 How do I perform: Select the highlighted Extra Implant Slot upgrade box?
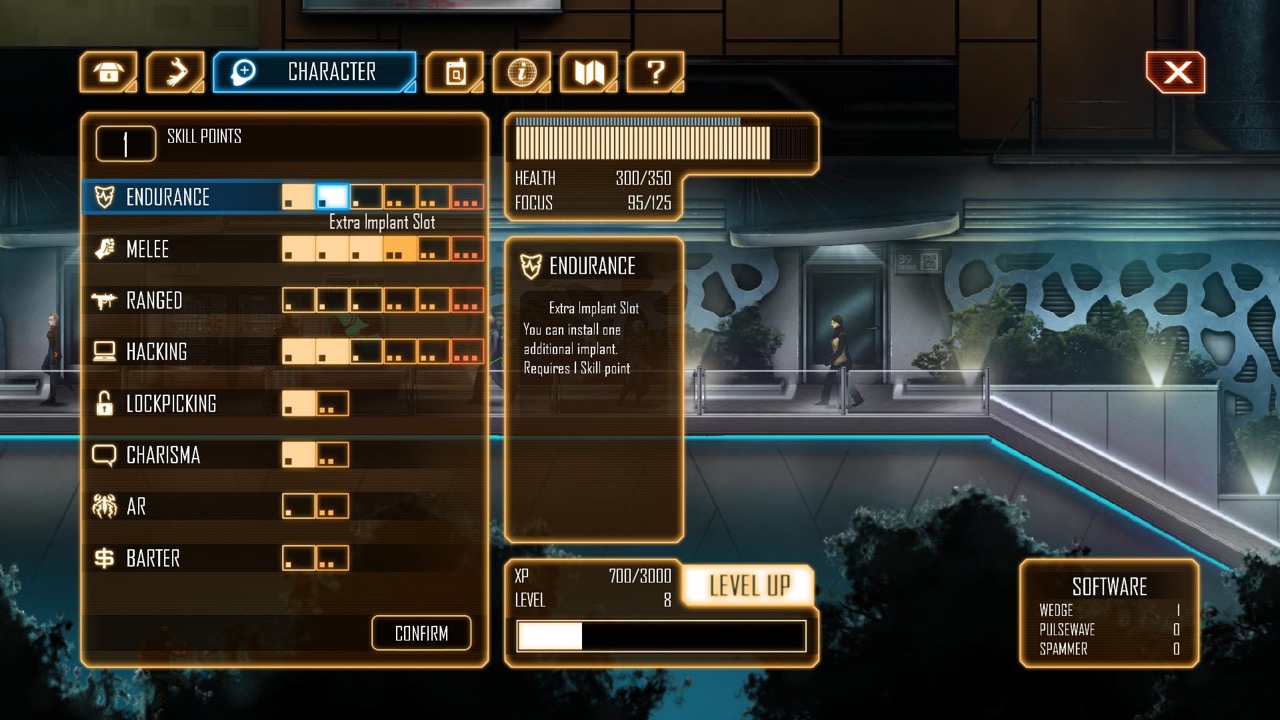coord(333,197)
